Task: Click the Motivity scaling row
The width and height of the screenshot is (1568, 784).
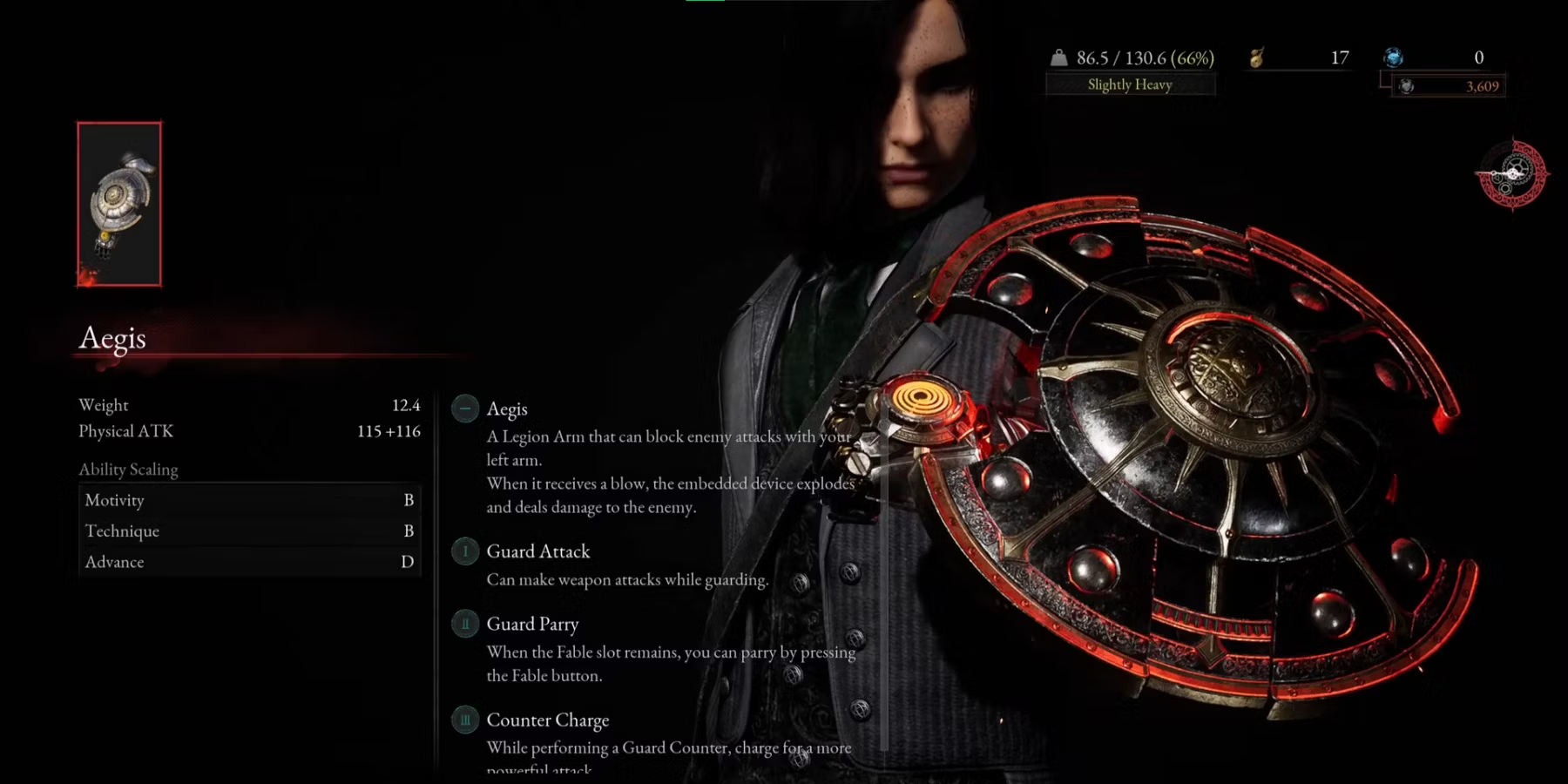Action: click(x=249, y=500)
